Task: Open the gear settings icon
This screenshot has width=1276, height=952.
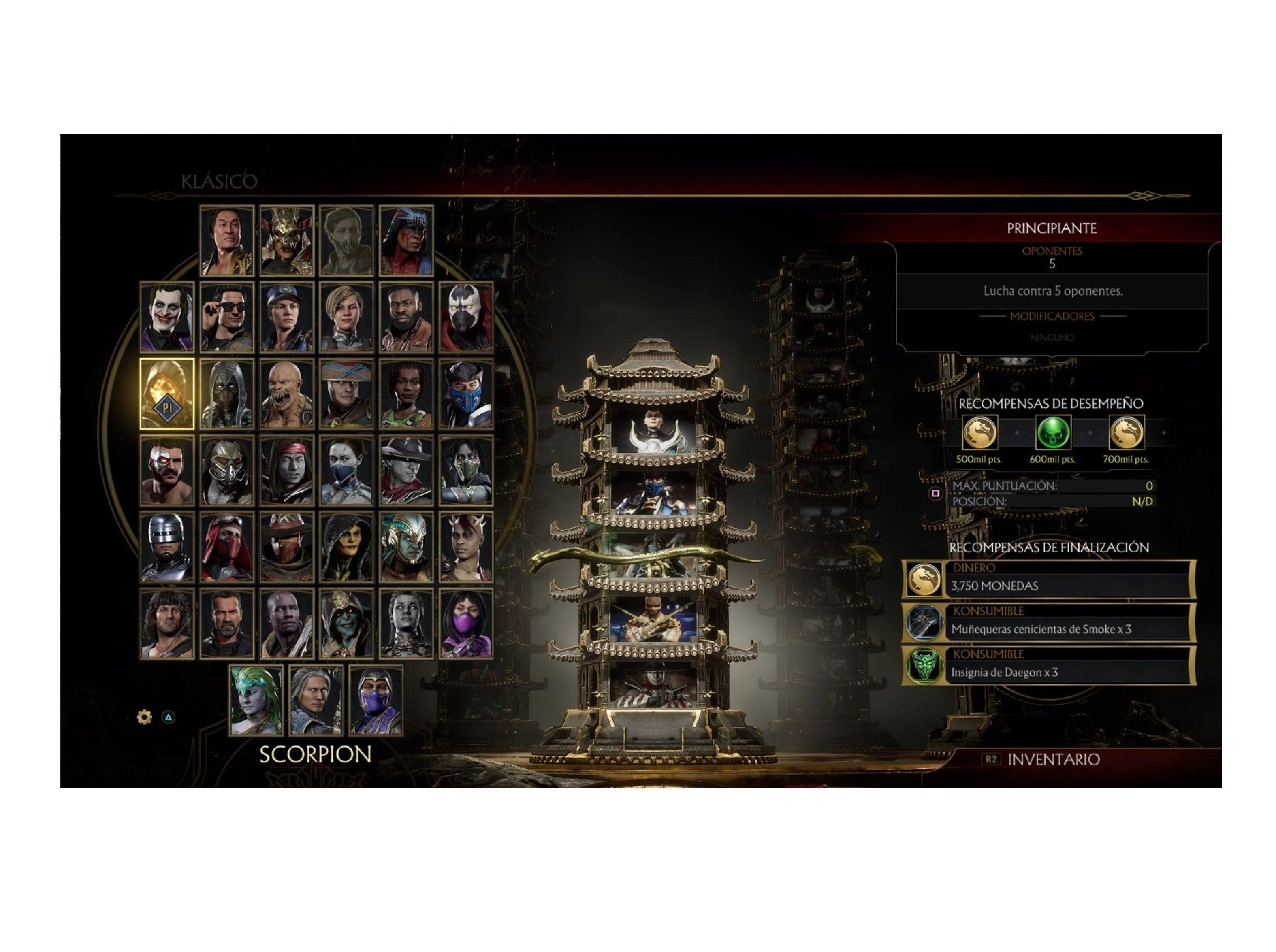Action: (144, 717)
